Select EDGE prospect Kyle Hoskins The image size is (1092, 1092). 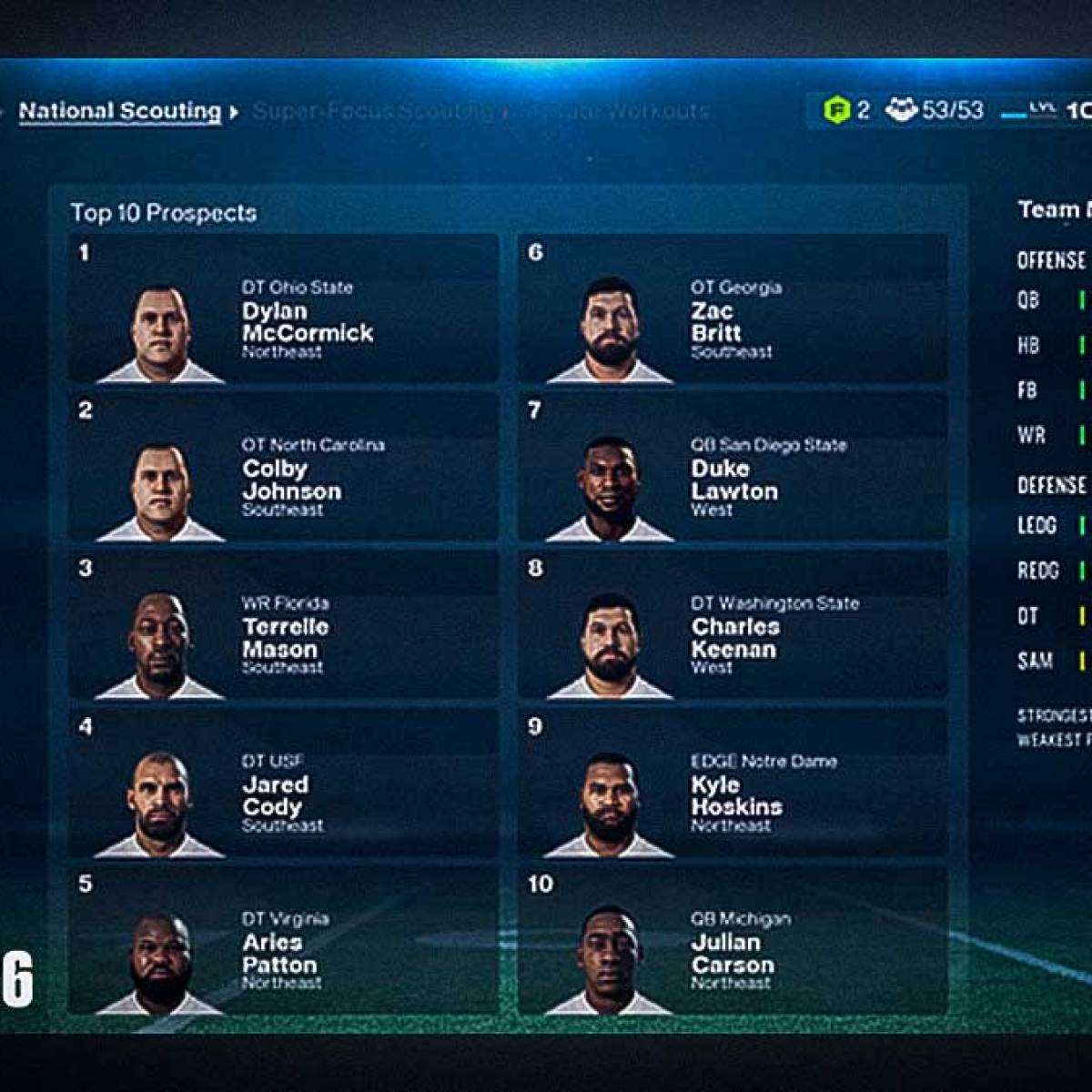(x=733, y=784)
